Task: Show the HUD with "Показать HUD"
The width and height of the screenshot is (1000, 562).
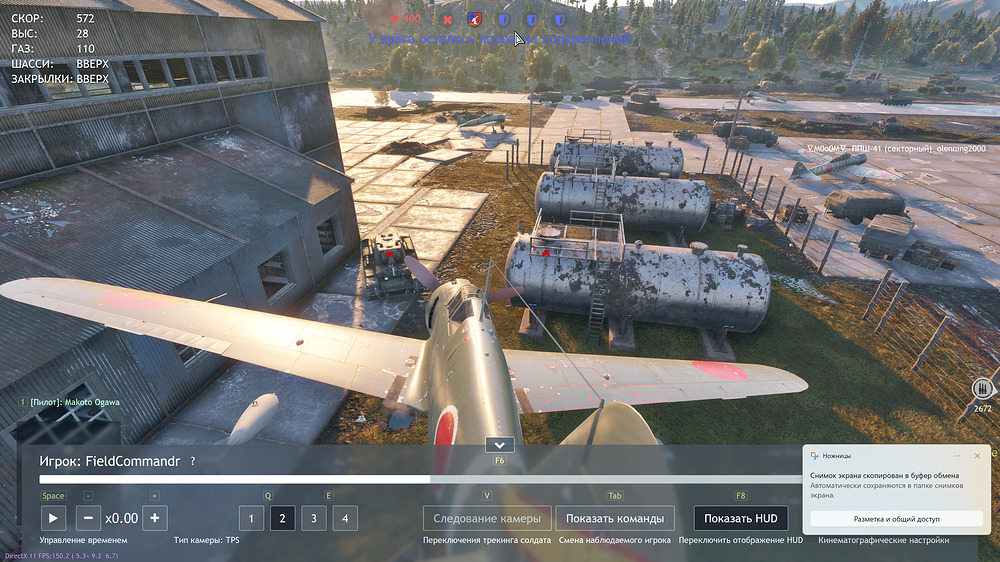Action: (x=740, y=518)
